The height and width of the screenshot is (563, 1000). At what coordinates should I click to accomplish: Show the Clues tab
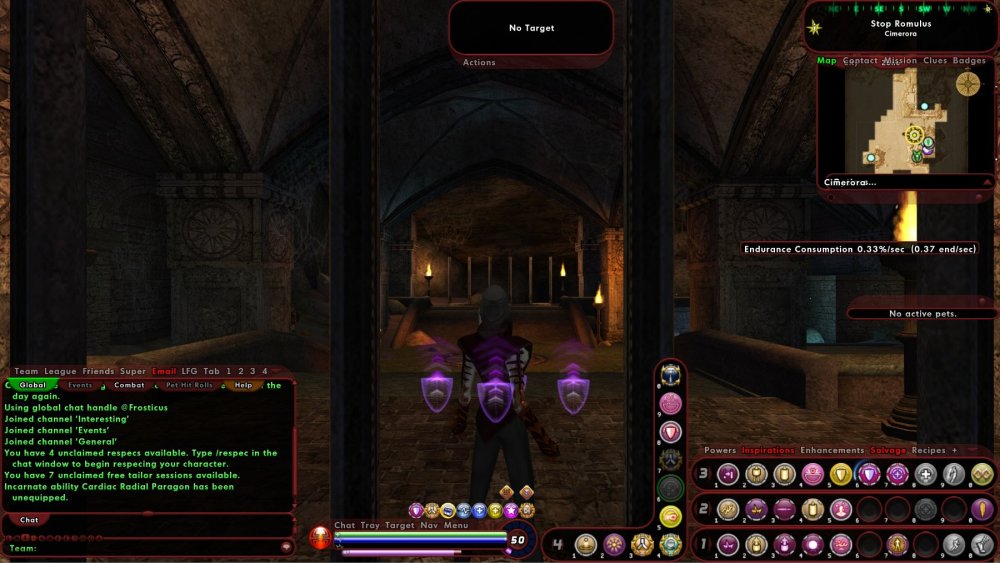[935, 61]
